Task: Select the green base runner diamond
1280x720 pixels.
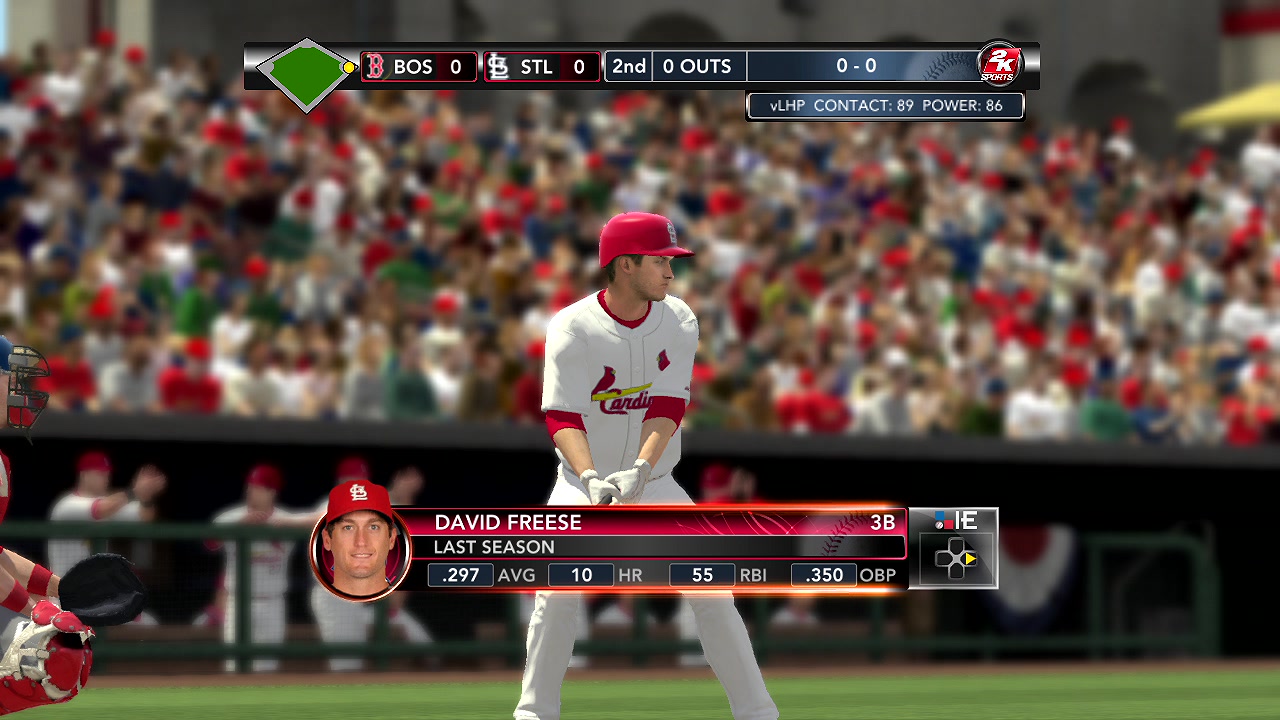Action: 306,72
